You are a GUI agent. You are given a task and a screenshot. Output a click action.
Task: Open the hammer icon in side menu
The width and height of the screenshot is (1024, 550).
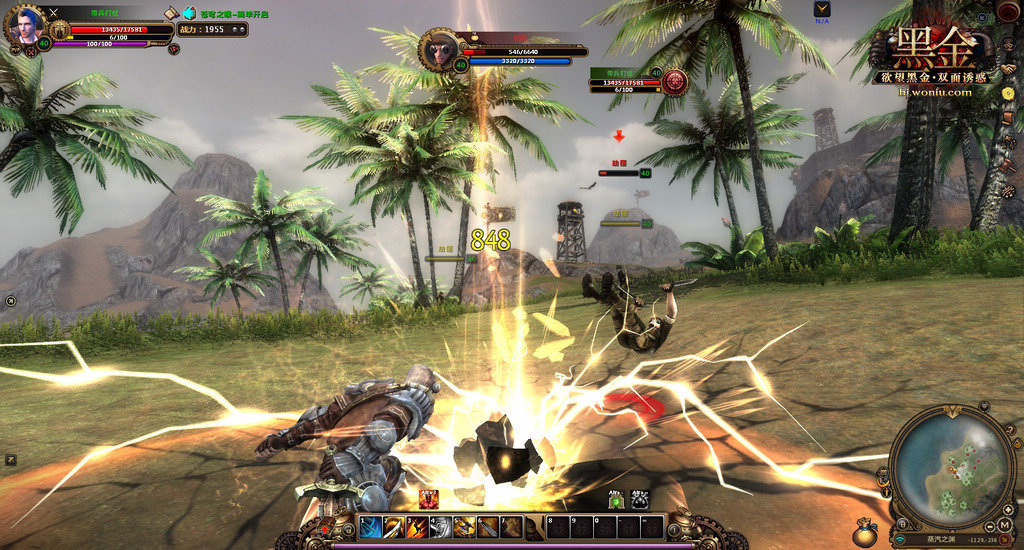(1009, 166)
